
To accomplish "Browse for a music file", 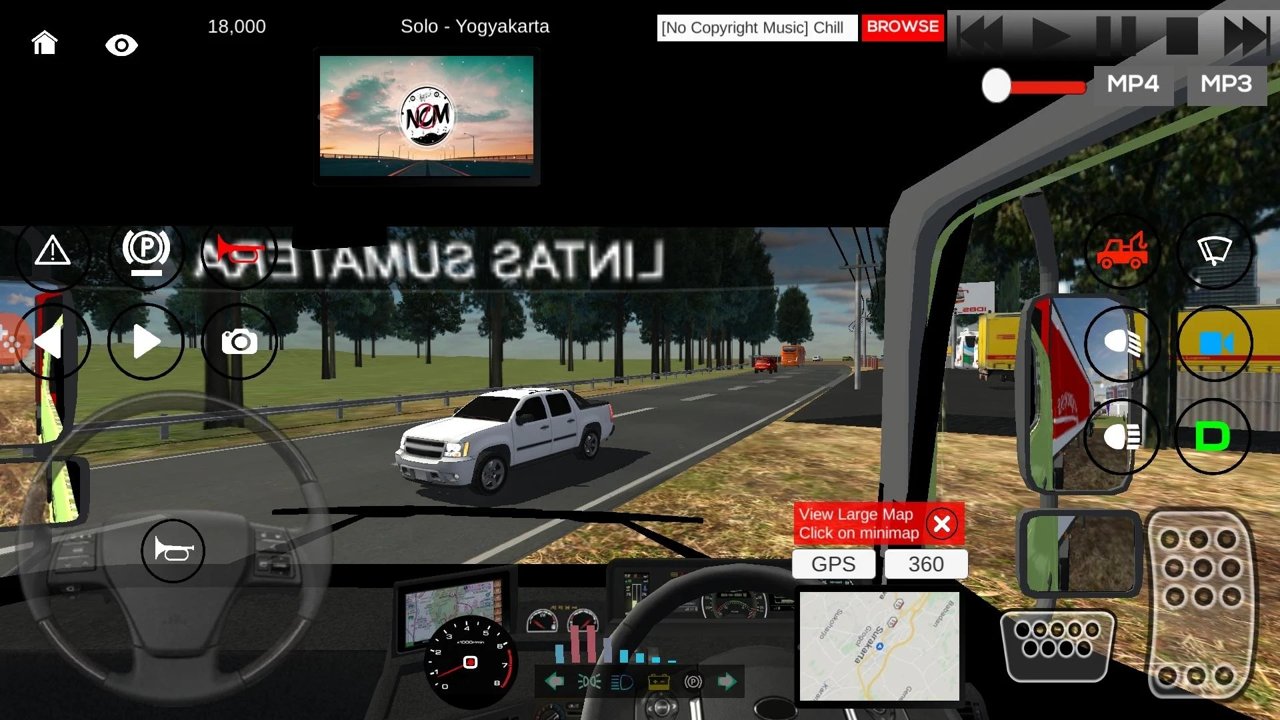I will pos(902,27).
